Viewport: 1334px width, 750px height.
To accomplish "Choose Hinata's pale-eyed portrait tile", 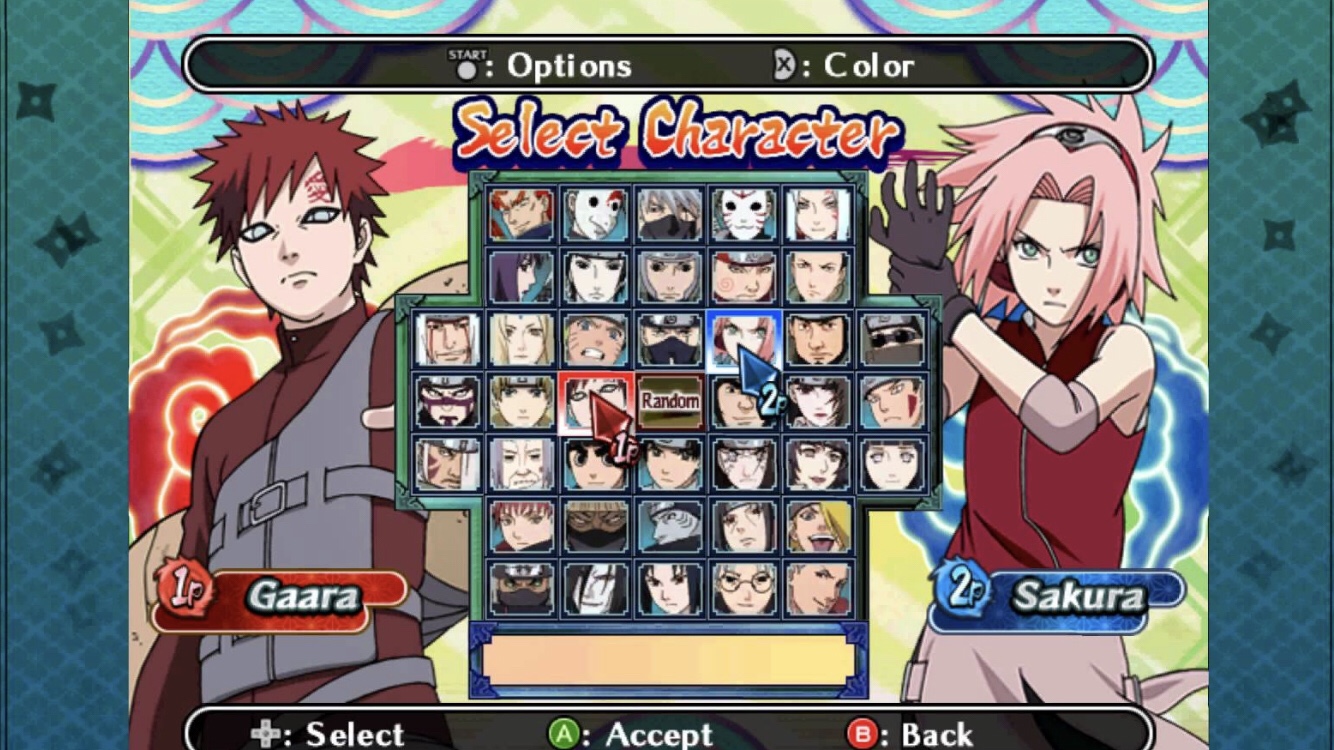I will 892,464.
